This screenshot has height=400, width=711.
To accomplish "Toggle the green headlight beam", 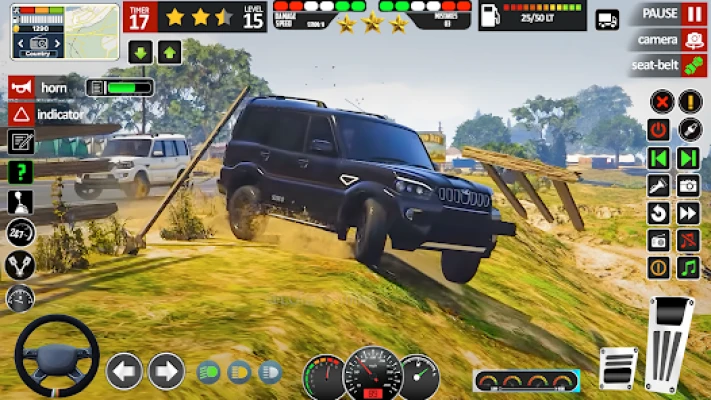I will pyautogui.click(x=209, y=372).
